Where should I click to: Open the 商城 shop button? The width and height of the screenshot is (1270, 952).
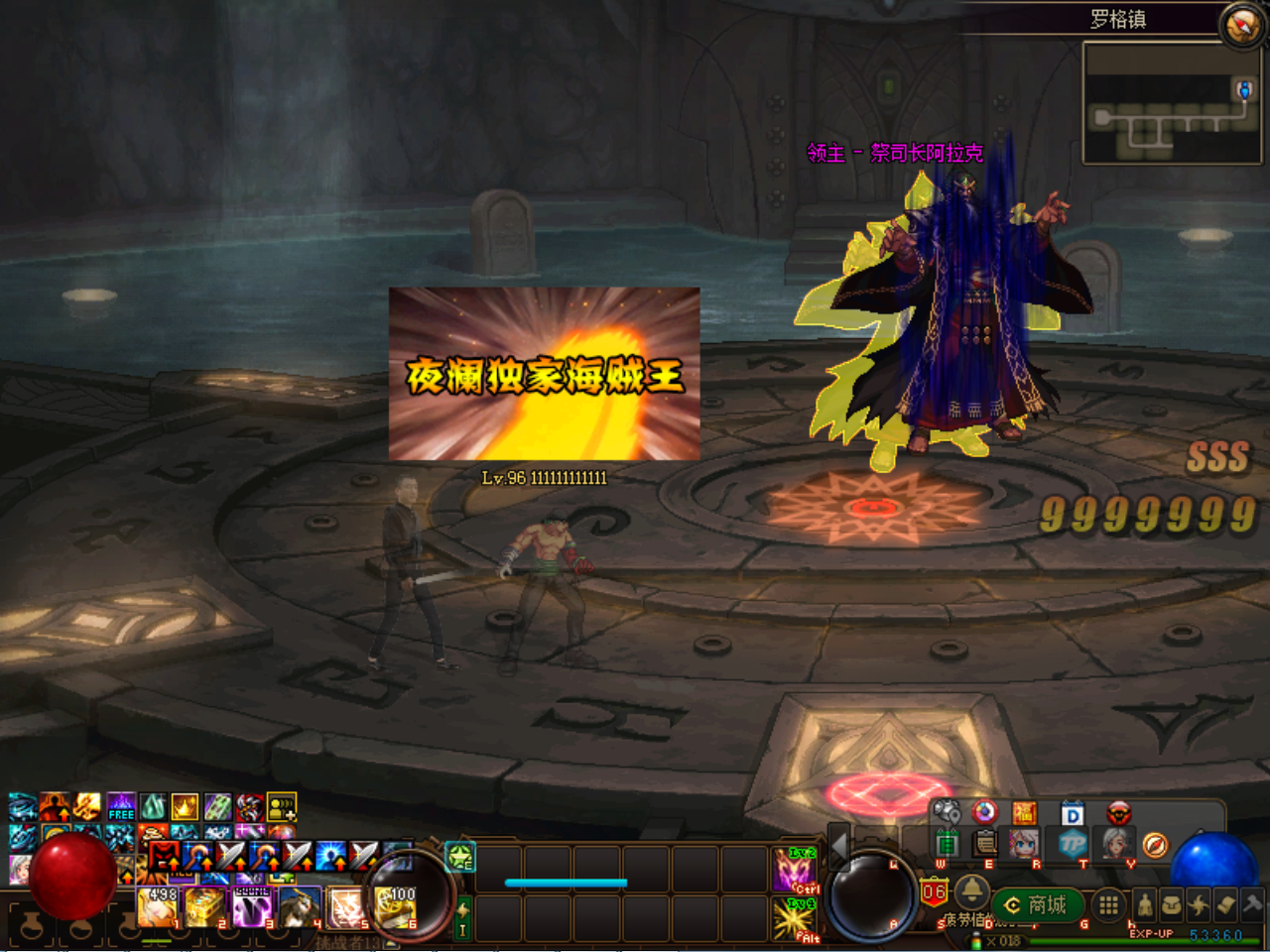(1037, 904)
